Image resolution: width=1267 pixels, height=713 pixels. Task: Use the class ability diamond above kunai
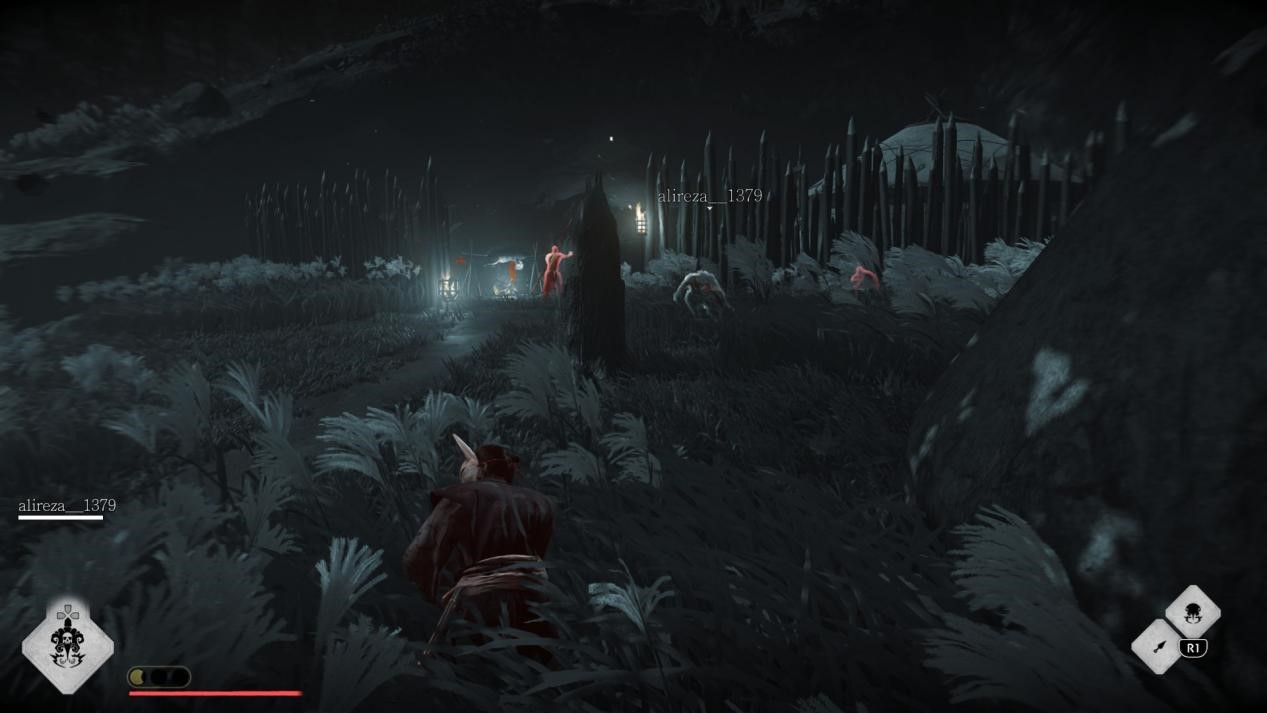1192,612
